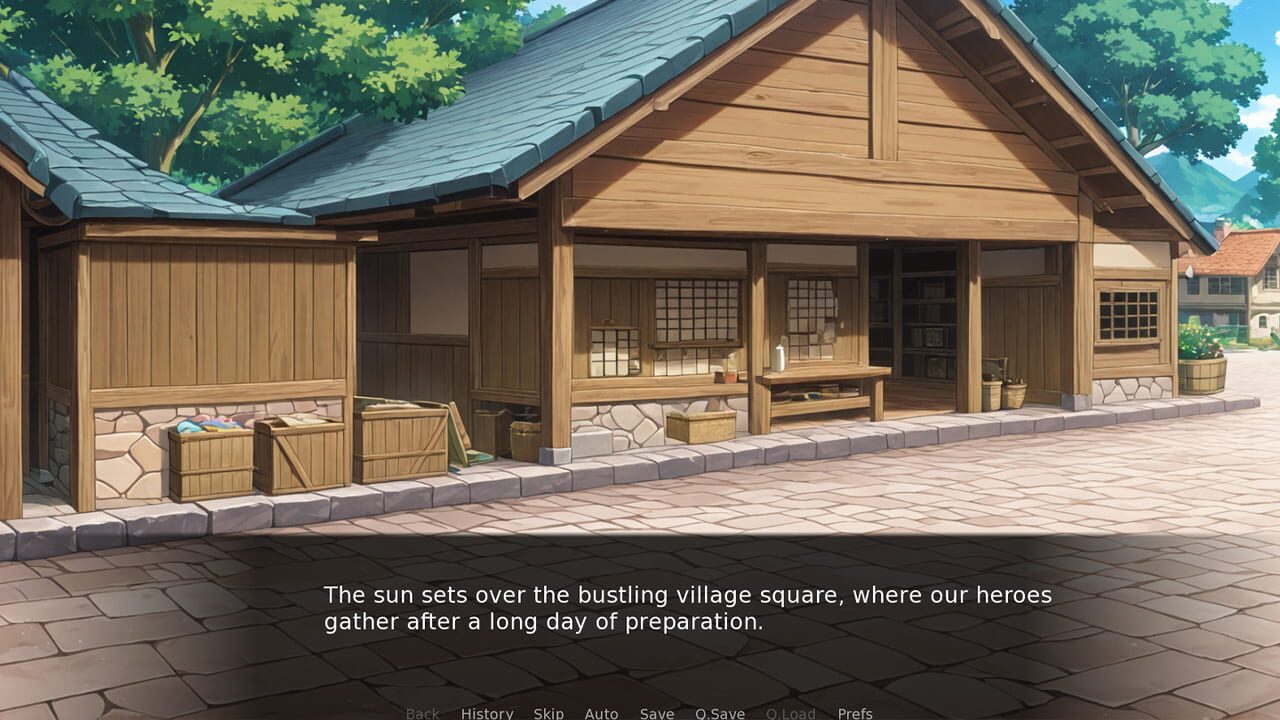Viewport: 1280px width, 720px height.
Task: Select Skip from the quick menu
Action: [548, 714]
